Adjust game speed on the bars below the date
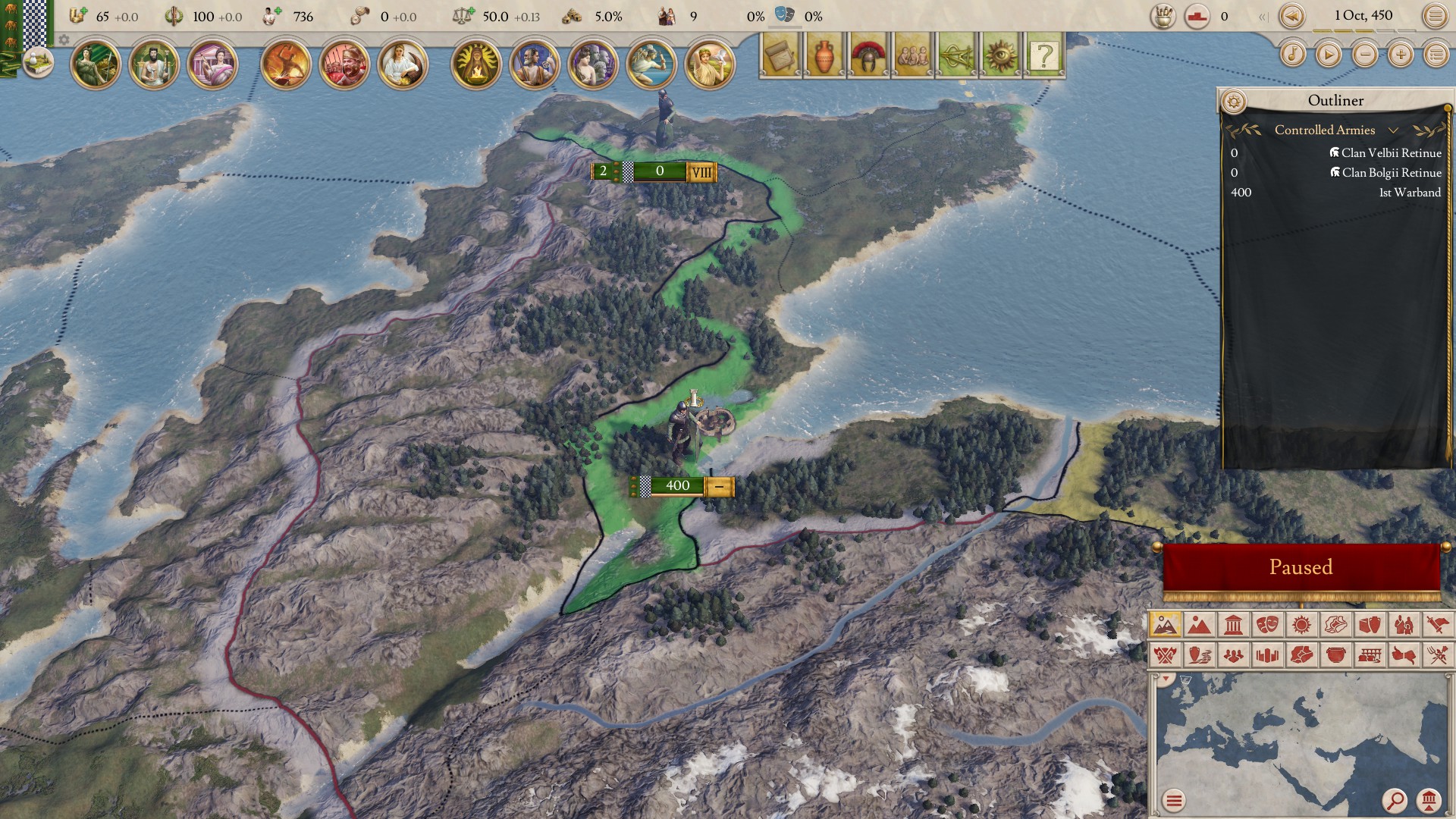Image resolution: width=1456 pixels, height=819 pixels. coord(1365,32)
